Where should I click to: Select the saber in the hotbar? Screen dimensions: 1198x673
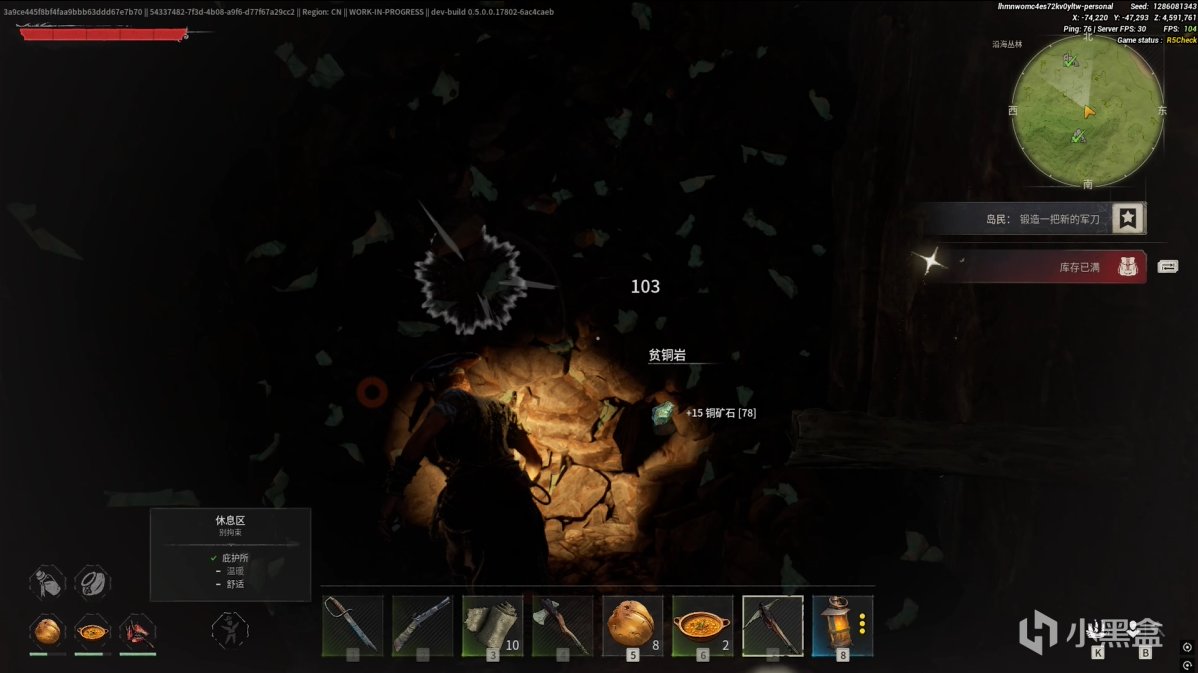pyautogui.click(x=352, y=625)
